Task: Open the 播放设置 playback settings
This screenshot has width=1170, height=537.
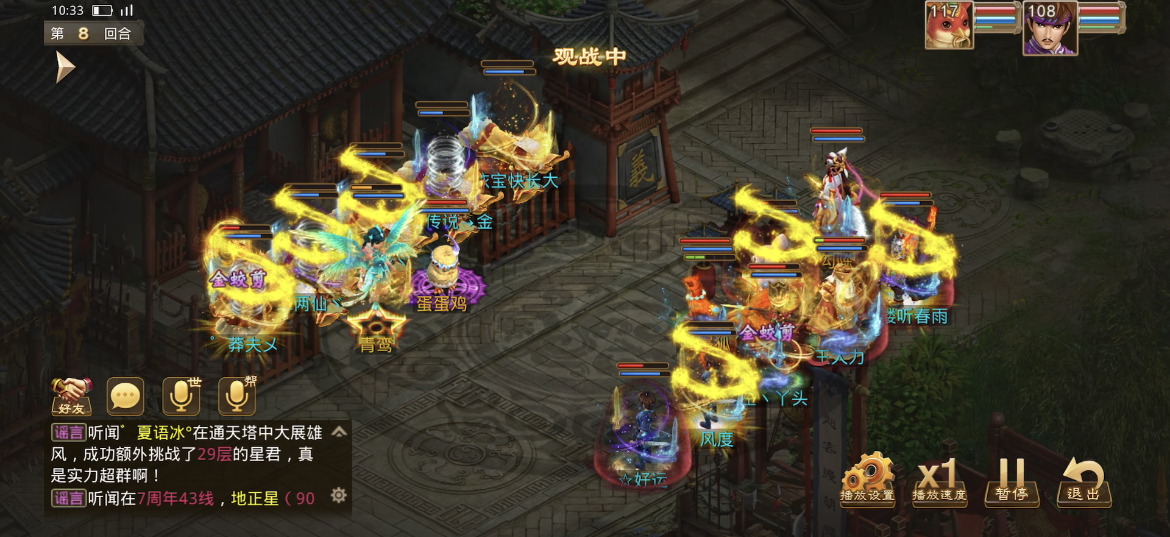Action: click(x=867, y=480)
